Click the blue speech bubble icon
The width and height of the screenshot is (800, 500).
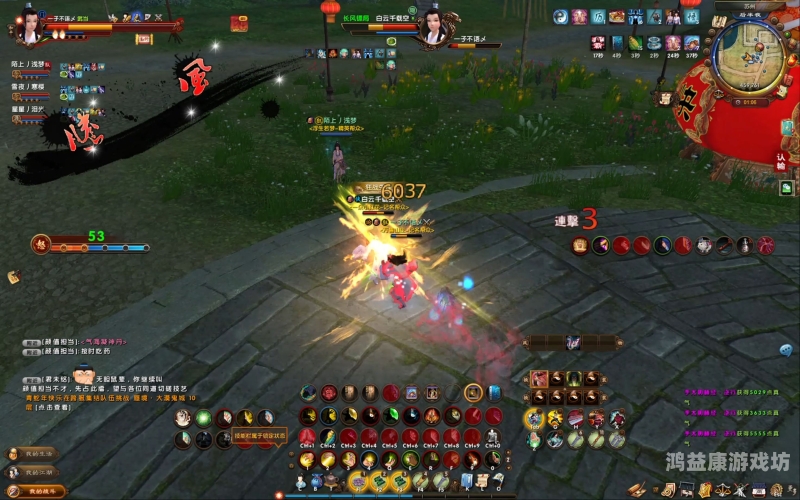(x=786, y=349)
